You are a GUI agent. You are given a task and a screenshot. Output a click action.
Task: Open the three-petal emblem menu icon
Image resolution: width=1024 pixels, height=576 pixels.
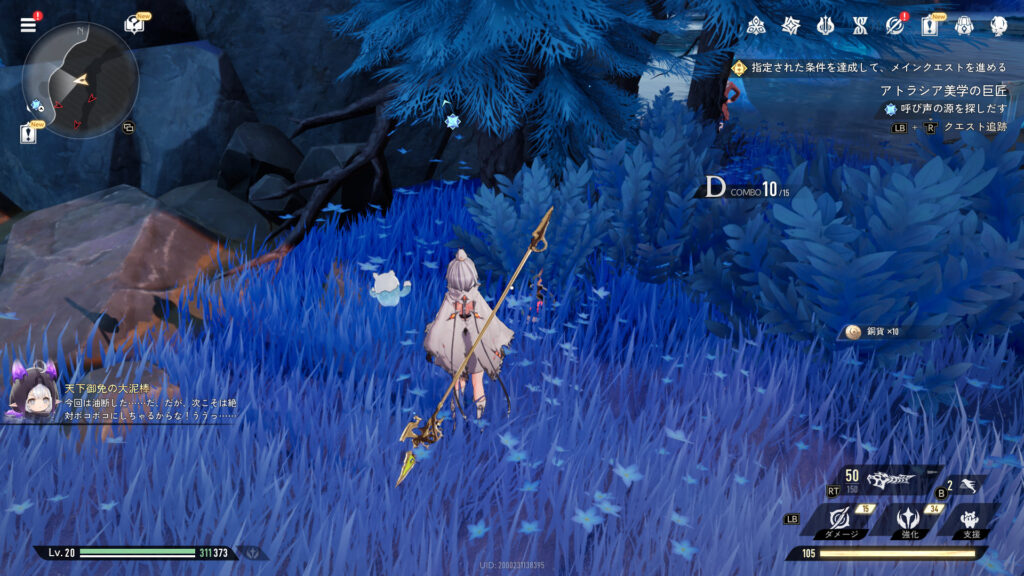(757, 26)
